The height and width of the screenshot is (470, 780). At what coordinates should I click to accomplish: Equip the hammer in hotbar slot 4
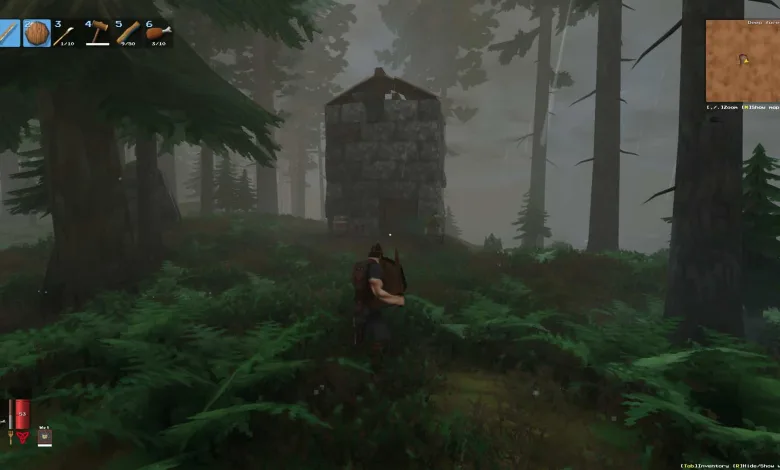97,33
